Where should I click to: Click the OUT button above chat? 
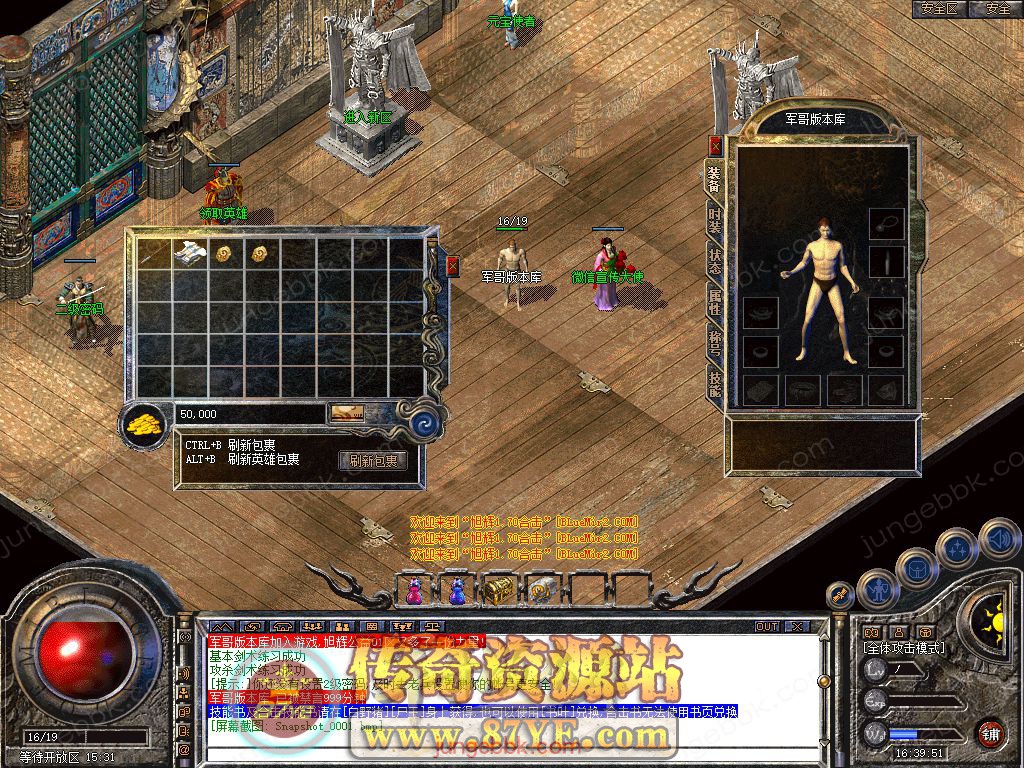point(767,626)
